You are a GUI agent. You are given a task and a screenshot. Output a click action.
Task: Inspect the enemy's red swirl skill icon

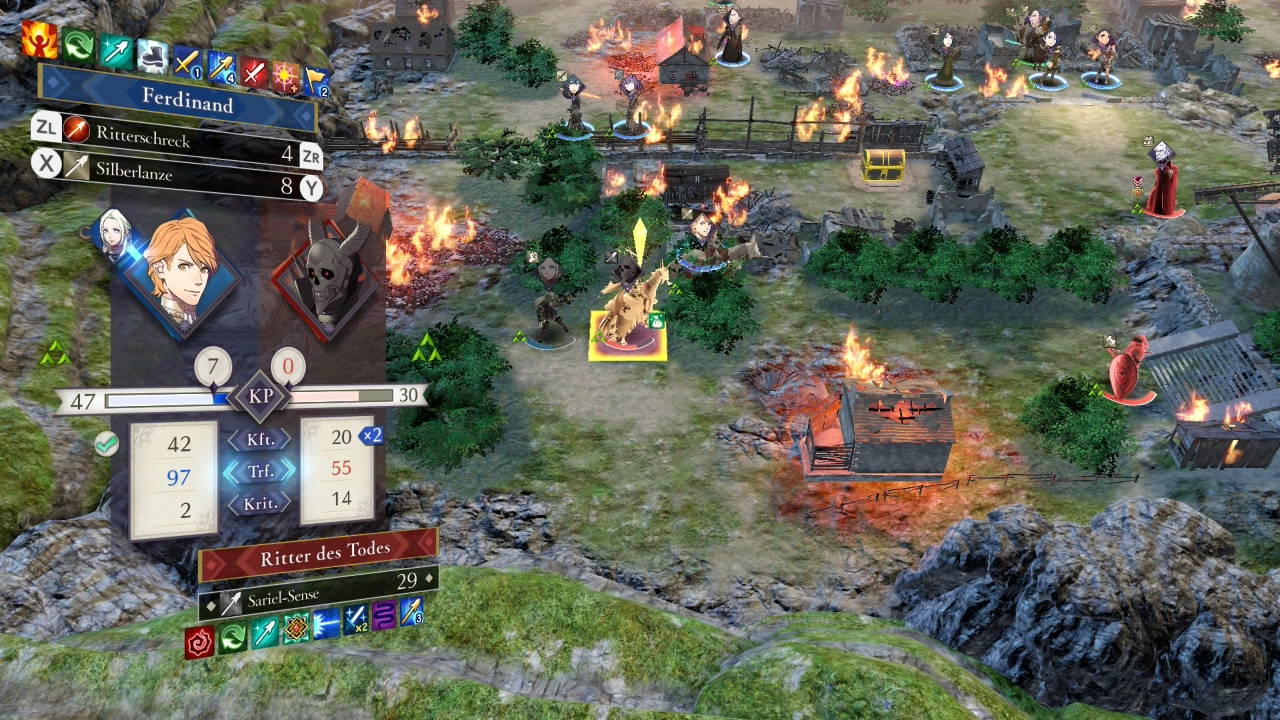(x=200, y=640)
